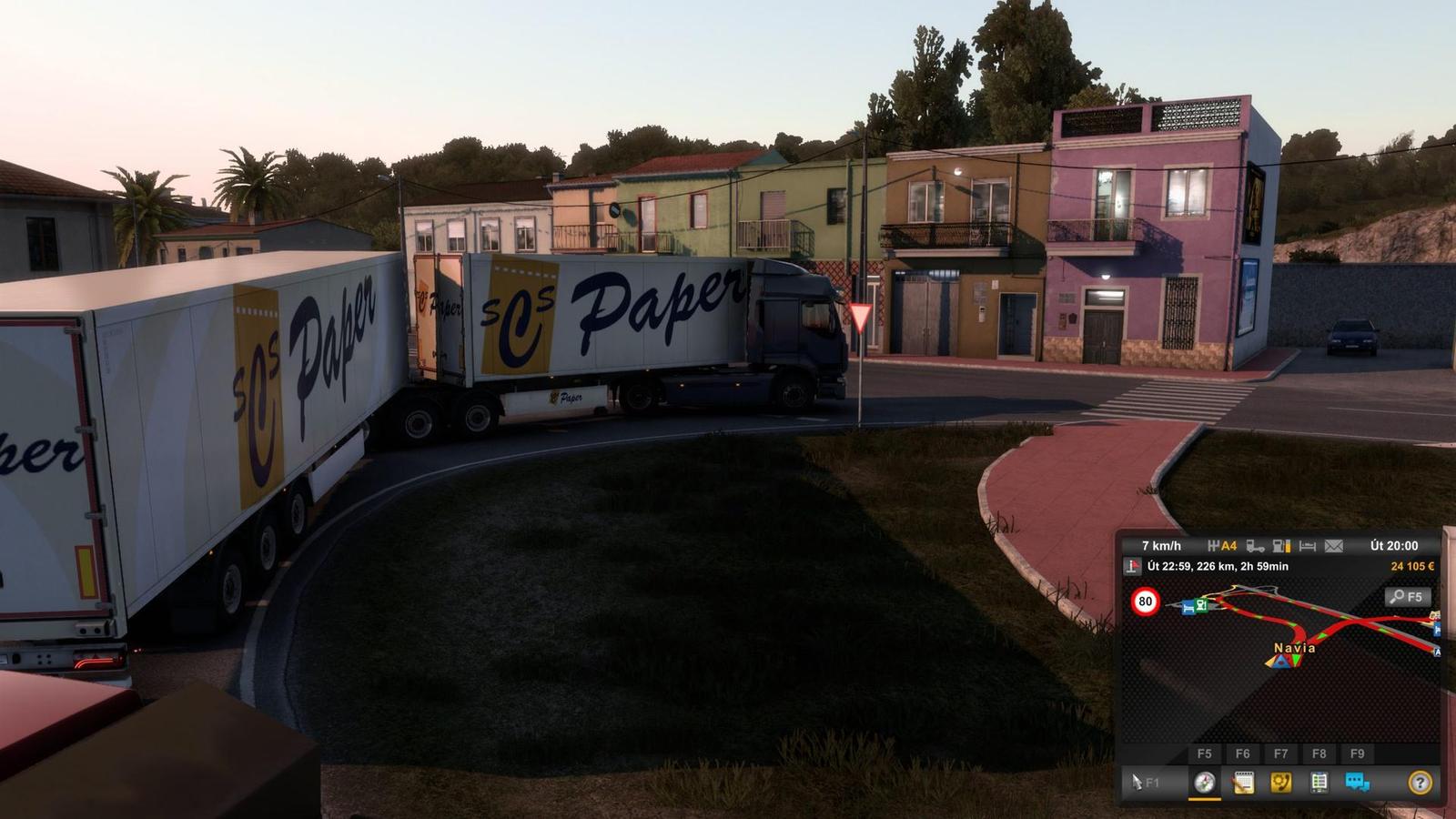Select the F8 tab above the advisor icons
This screenshot has height=819, width=1456.
point(1319,753)
